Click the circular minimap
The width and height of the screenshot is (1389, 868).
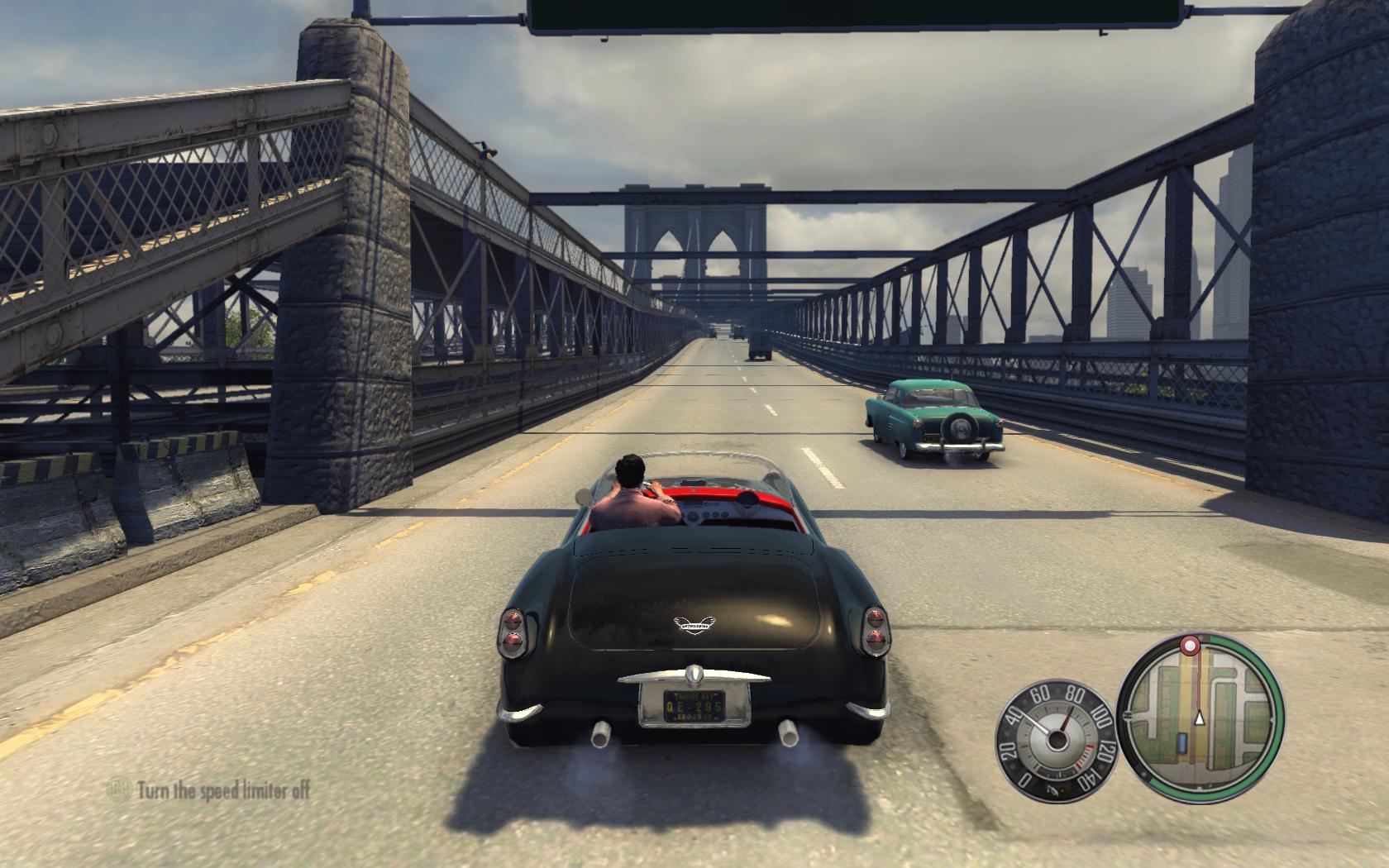point(1200,712)
